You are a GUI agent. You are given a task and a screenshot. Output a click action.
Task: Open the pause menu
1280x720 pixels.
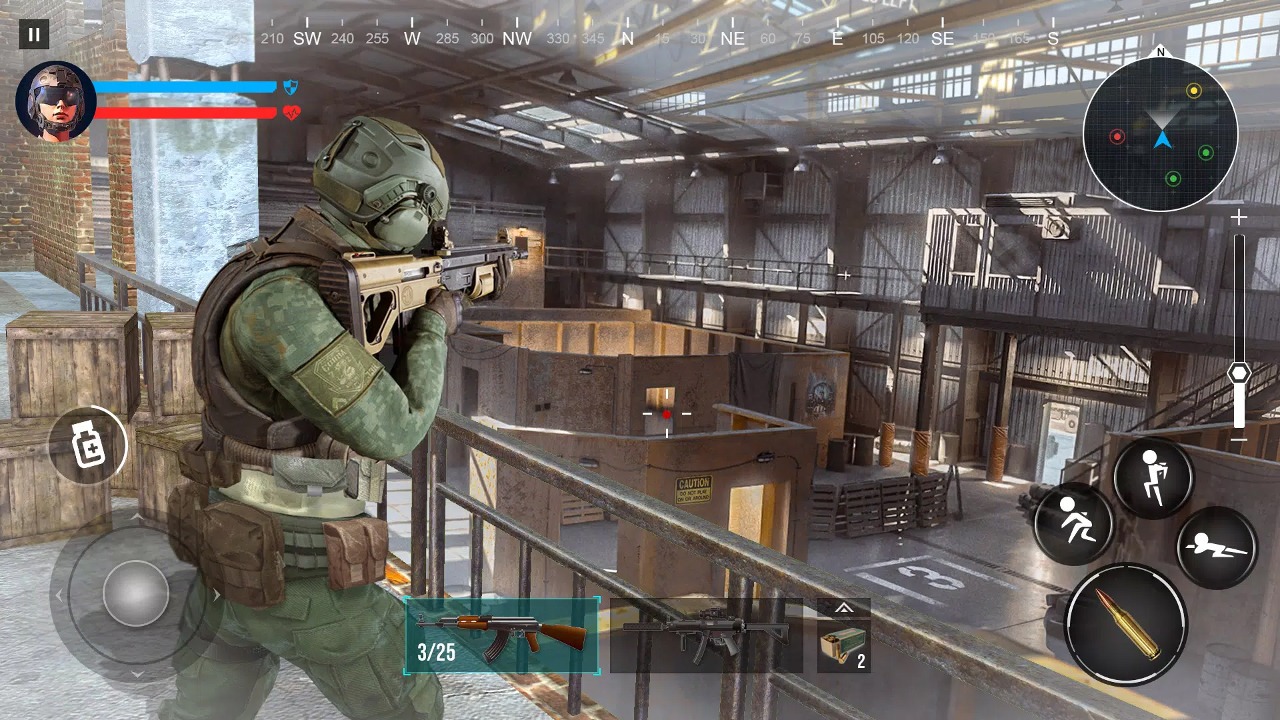(x=33, y=34)
